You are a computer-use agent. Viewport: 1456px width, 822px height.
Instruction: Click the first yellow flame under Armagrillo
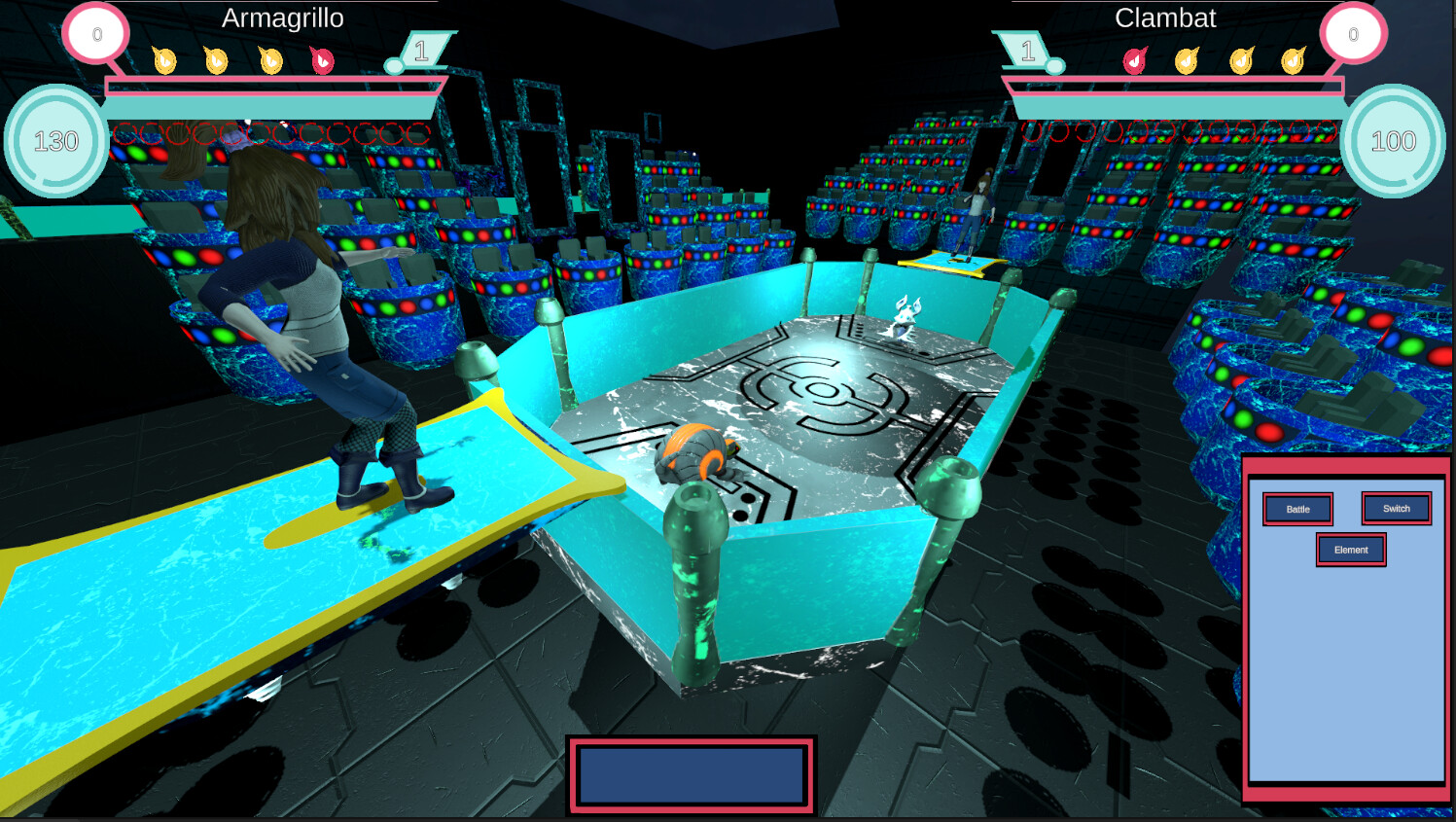click(x=165, y=61)
